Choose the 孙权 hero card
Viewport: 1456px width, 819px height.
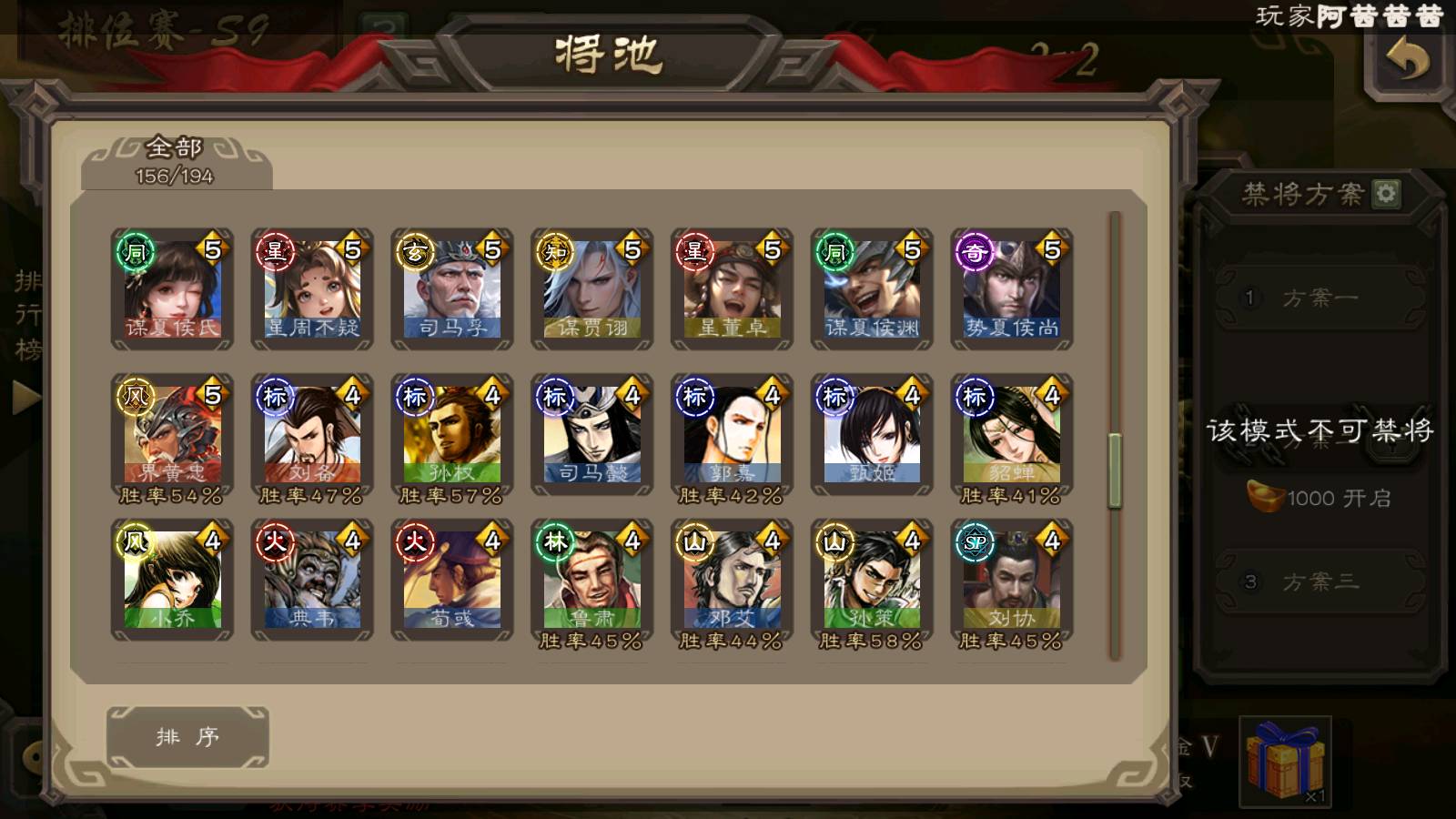coord(452,435)
